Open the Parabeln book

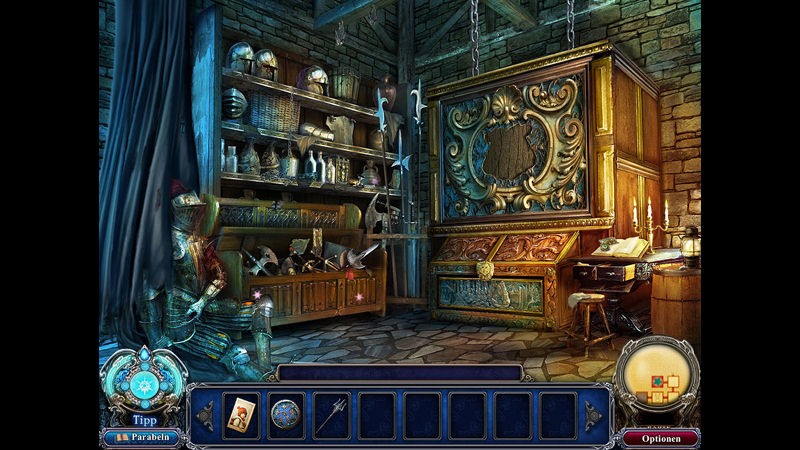pos(141,437)
